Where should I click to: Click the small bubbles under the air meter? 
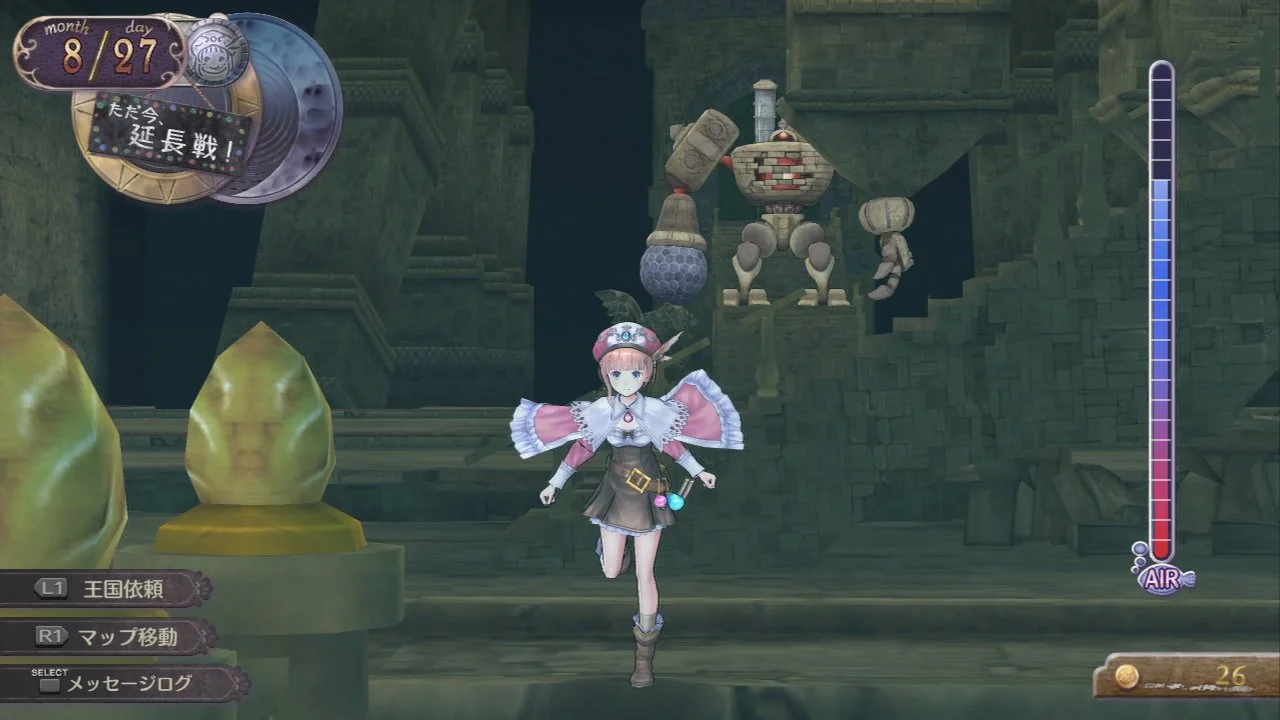click(x=1138, y=556)
